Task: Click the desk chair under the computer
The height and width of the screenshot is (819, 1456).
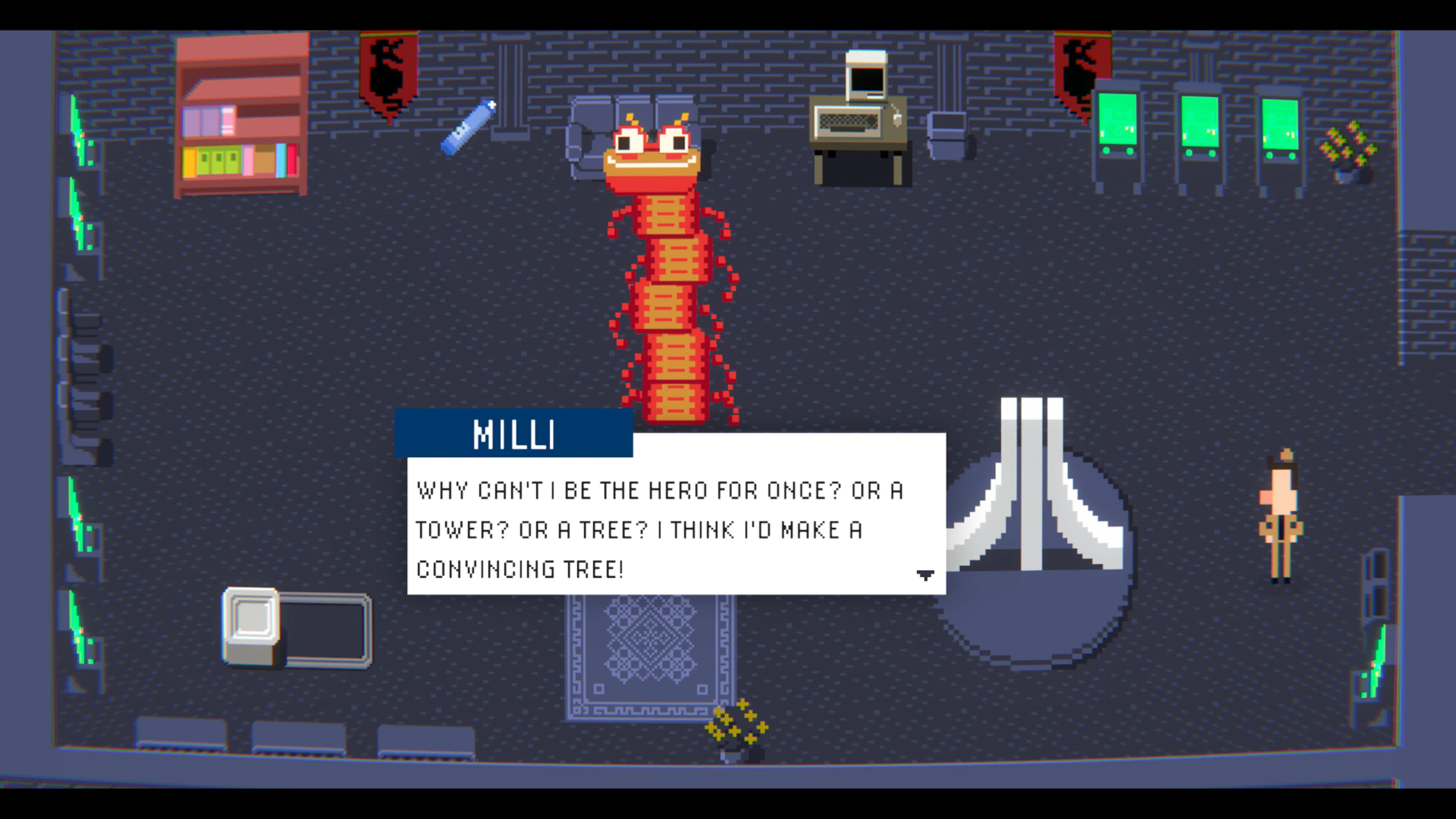Action: (859, 164)
